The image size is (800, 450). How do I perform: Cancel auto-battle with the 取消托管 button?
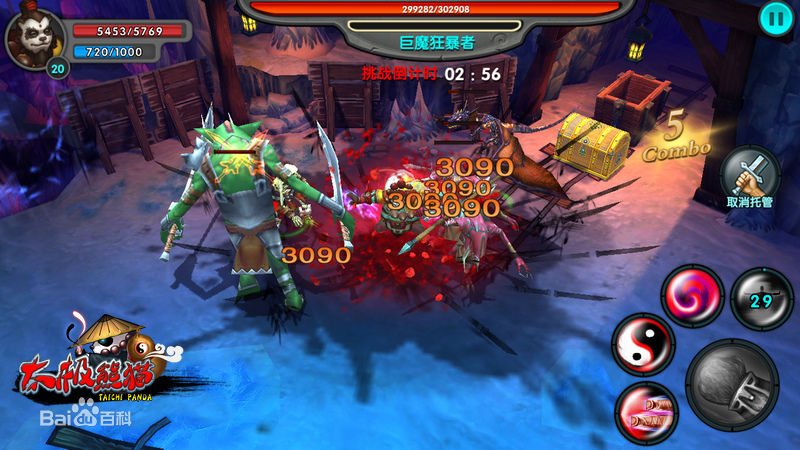748,176
